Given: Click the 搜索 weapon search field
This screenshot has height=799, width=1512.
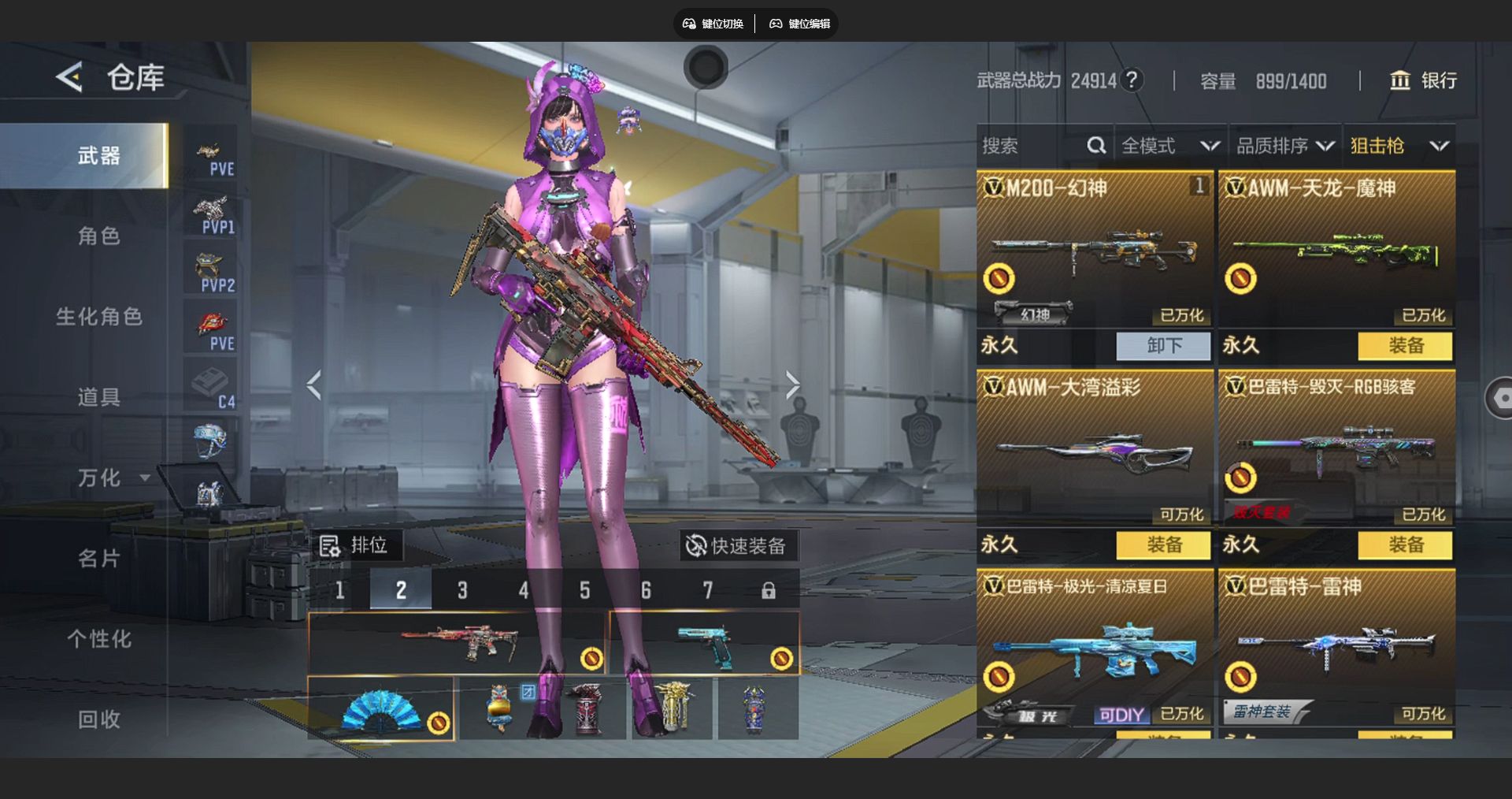Looking at the screenshot, I should click(1032, 146).
